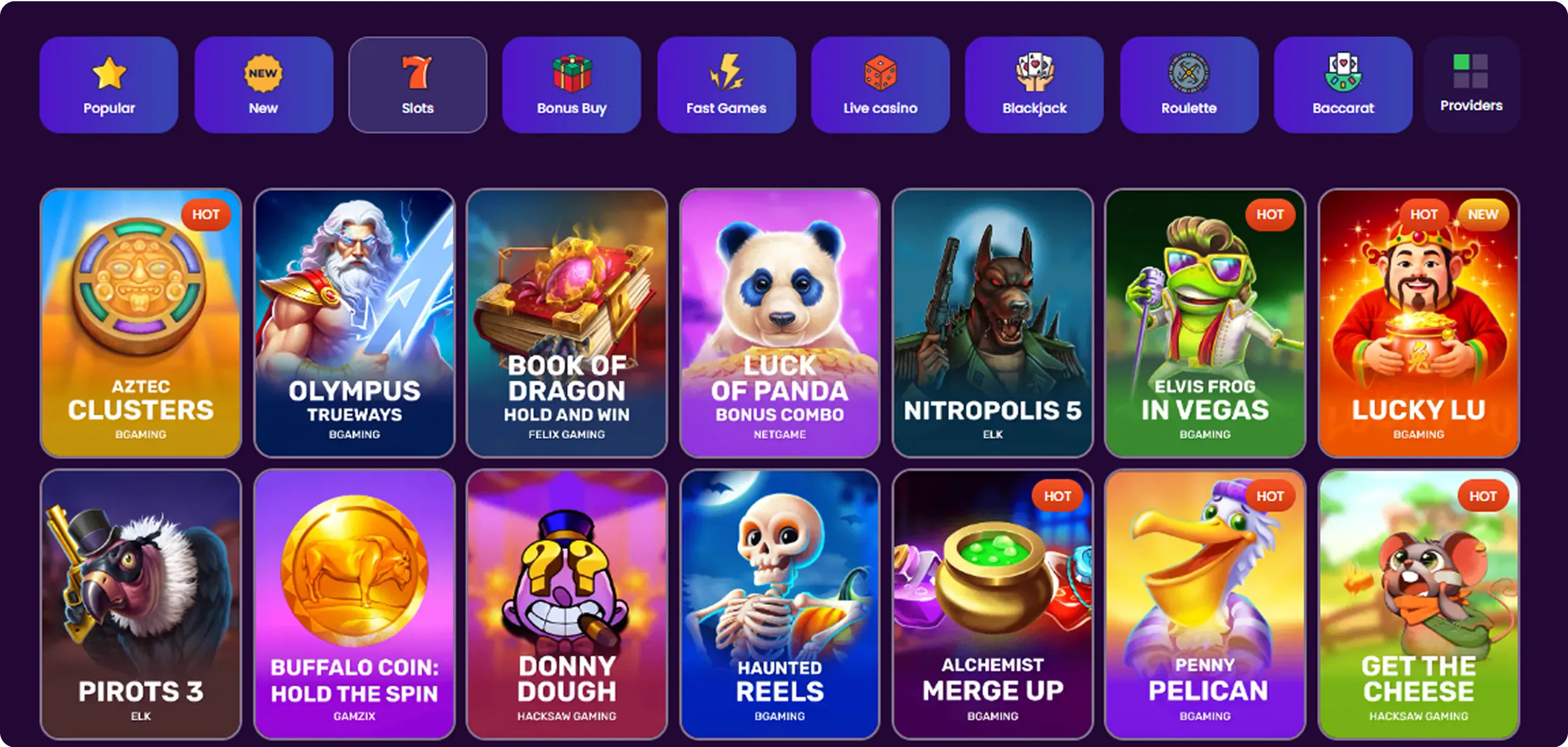Choose the Get the Cheese game
1568x747 pixels.
(1419, 604)
